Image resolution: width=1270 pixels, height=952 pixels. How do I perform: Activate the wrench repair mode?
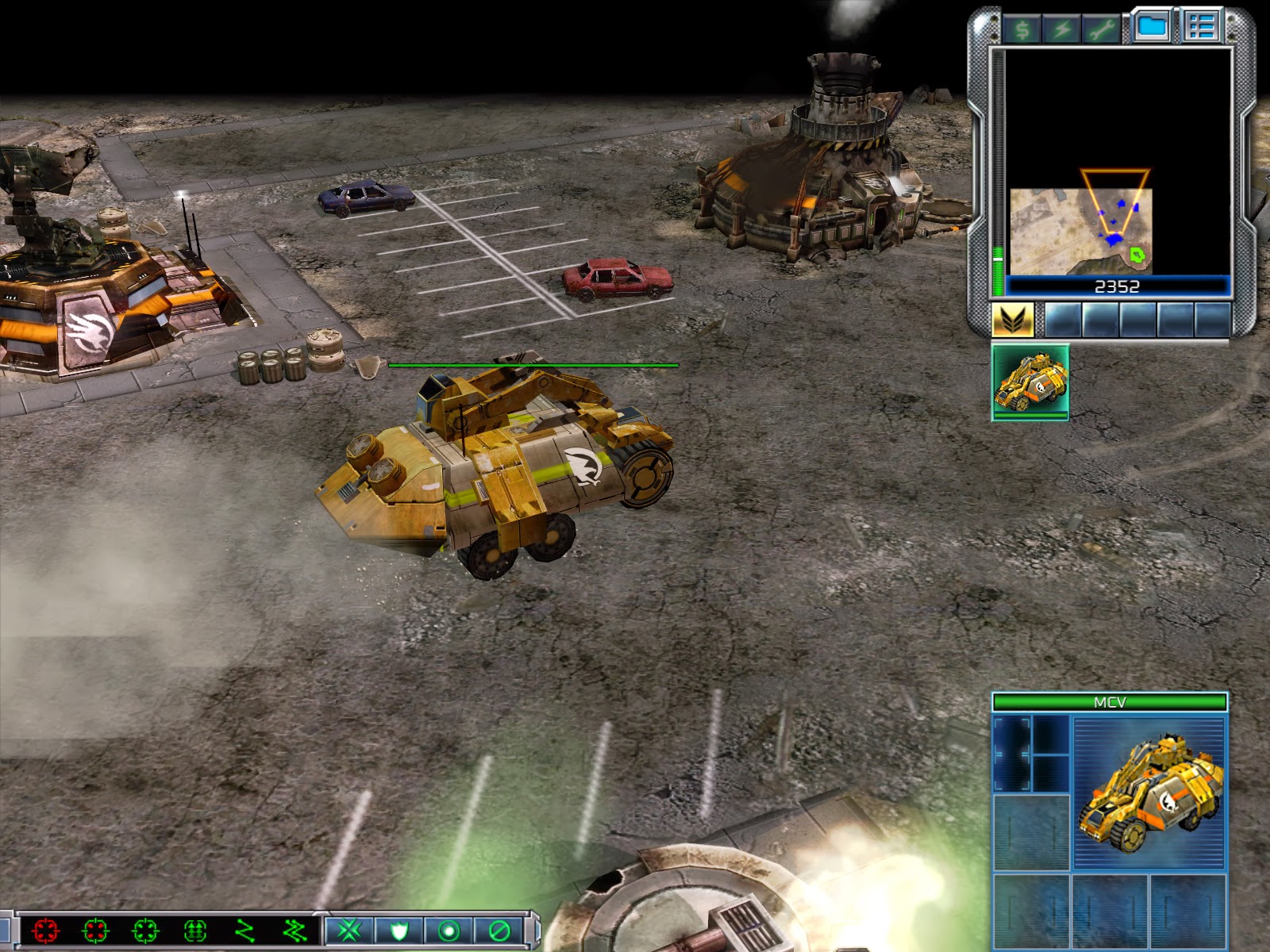tap(1100, 30)
